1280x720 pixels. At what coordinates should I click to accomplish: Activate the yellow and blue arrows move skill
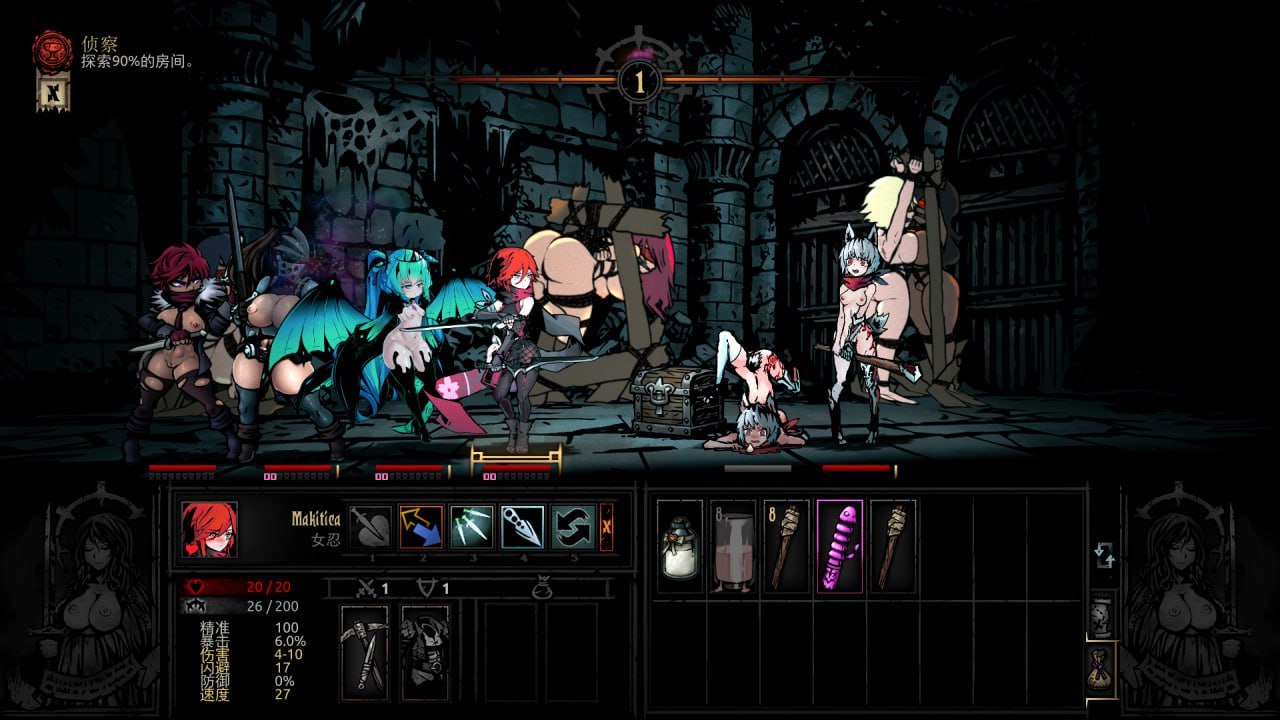pyautogui.click(x=421, y=527)
